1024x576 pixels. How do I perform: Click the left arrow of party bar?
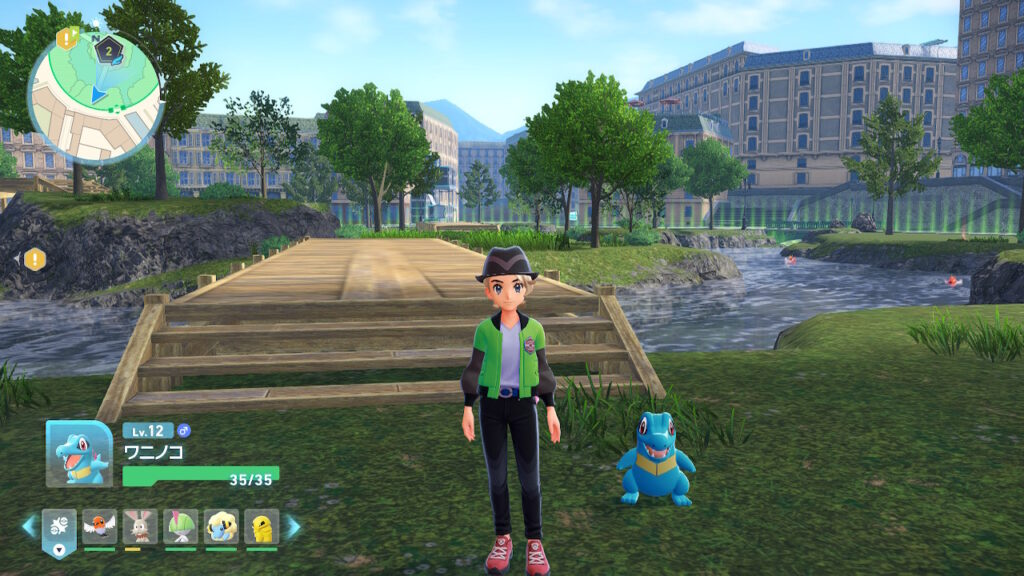29,526
